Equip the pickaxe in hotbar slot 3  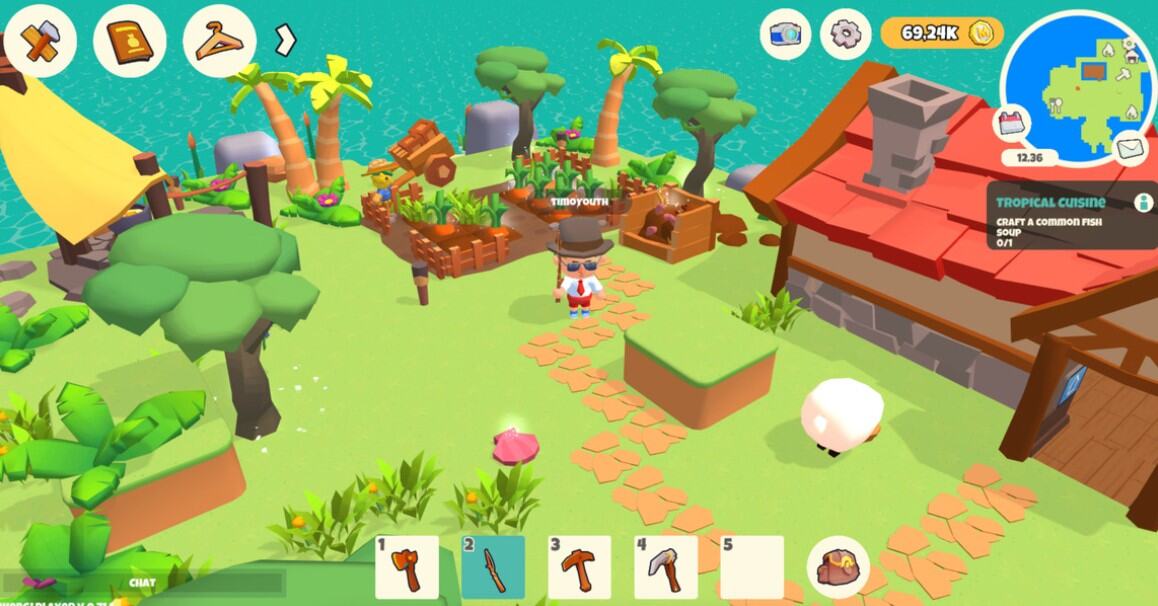pos(579,567)
